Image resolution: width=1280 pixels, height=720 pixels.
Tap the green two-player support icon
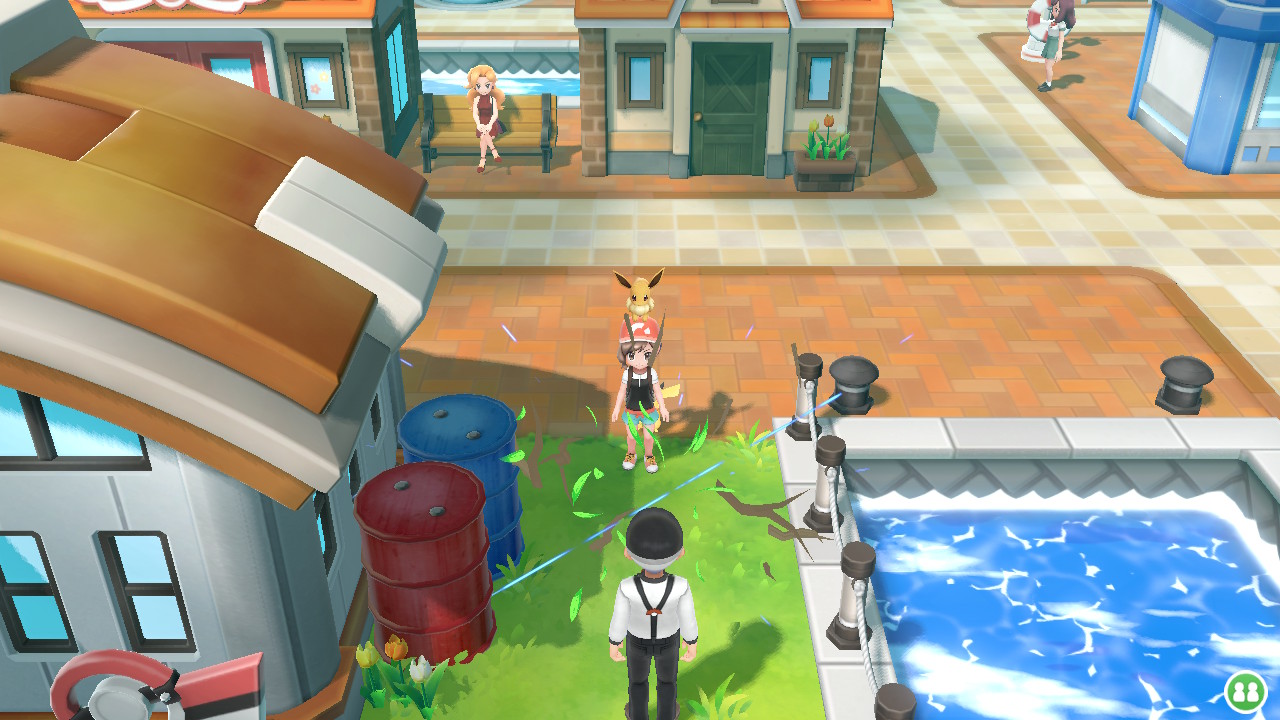pos(1245,691)
